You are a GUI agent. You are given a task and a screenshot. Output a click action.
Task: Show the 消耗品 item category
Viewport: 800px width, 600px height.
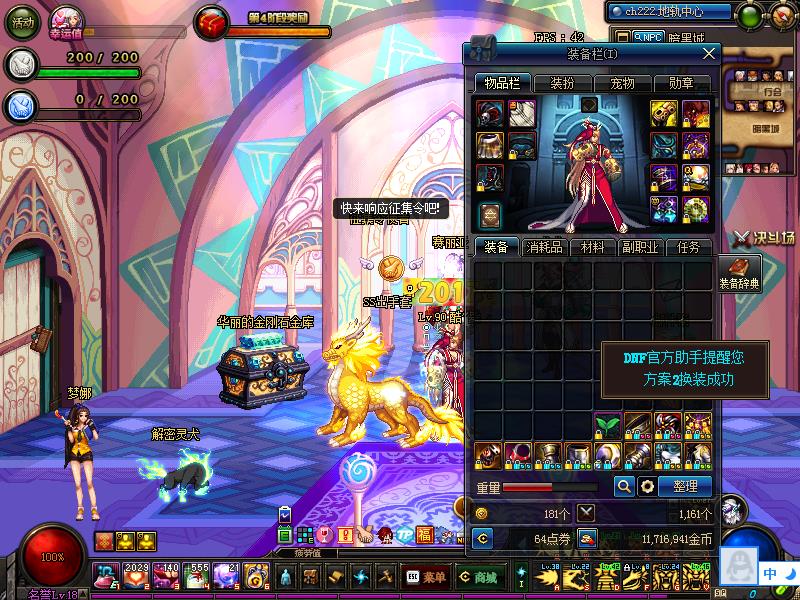pos(544,247)
